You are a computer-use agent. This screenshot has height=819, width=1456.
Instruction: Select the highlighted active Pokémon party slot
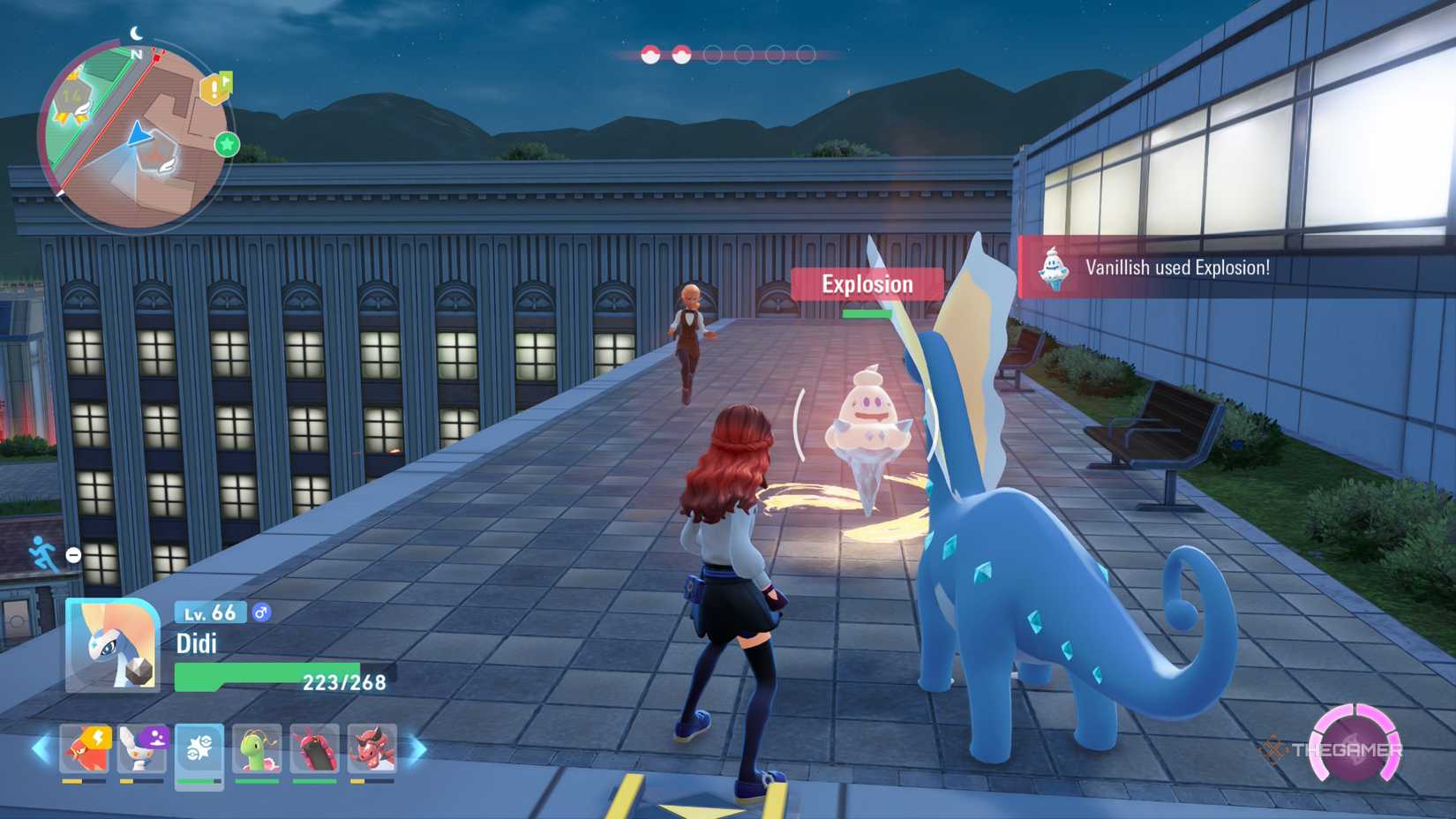[199, 751]
